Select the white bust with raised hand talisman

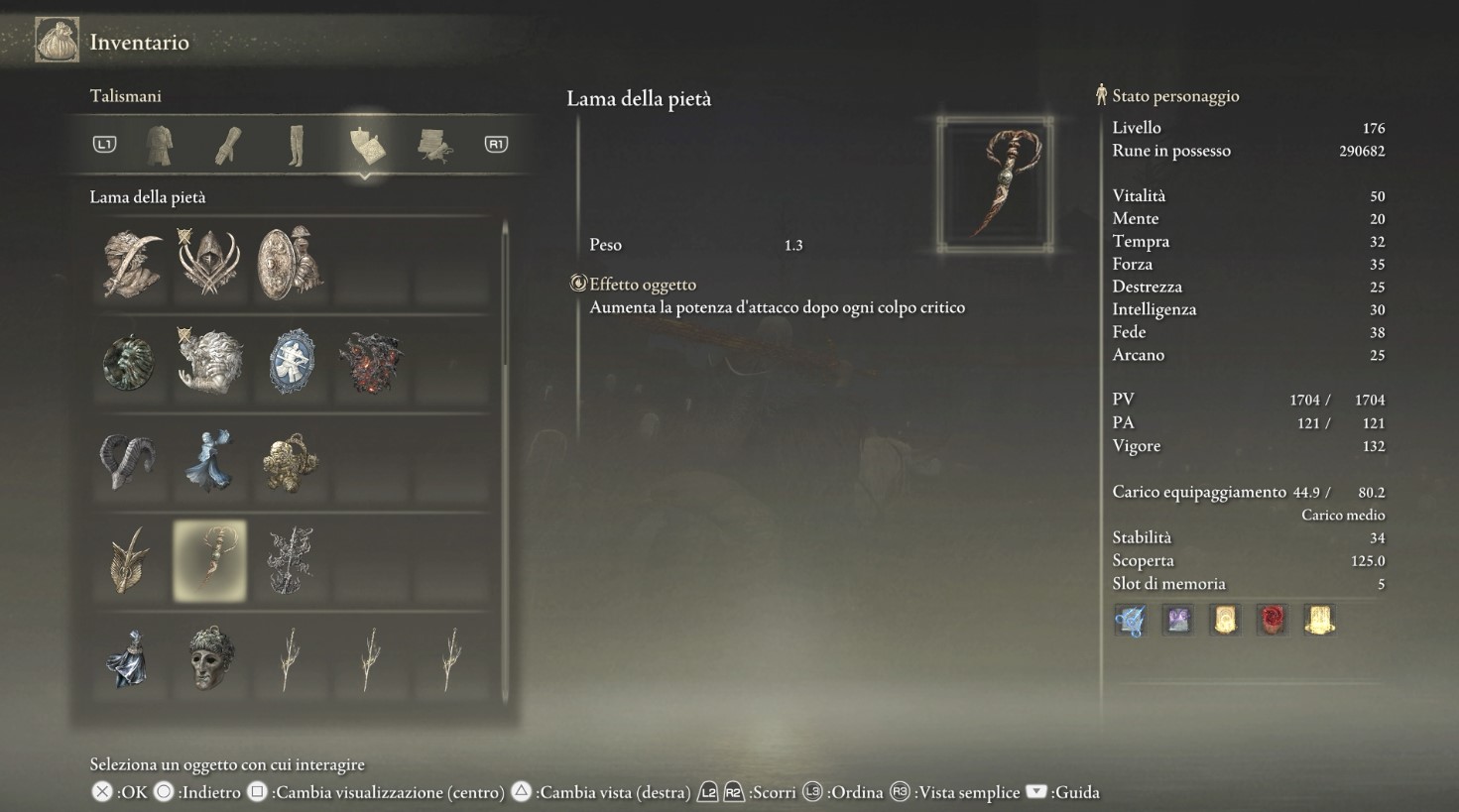(209, 362)
